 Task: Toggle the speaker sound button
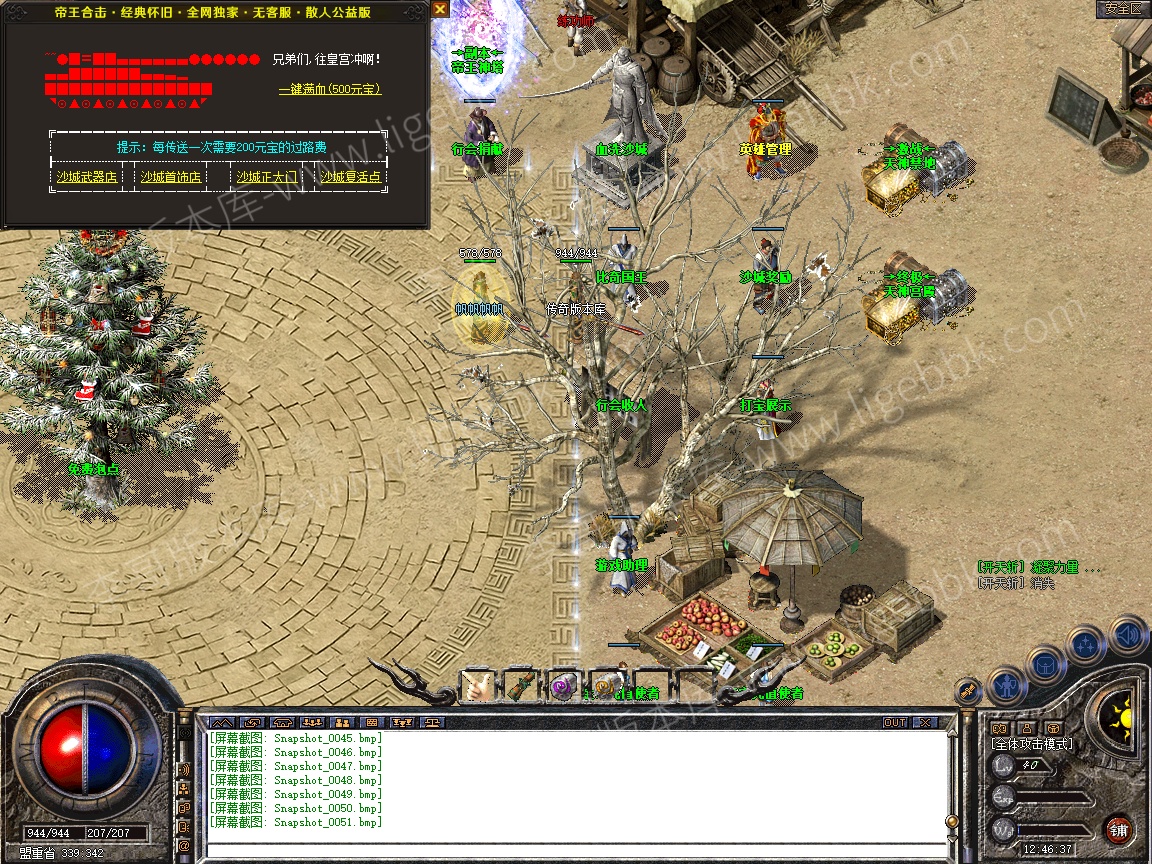[1127, 634]
